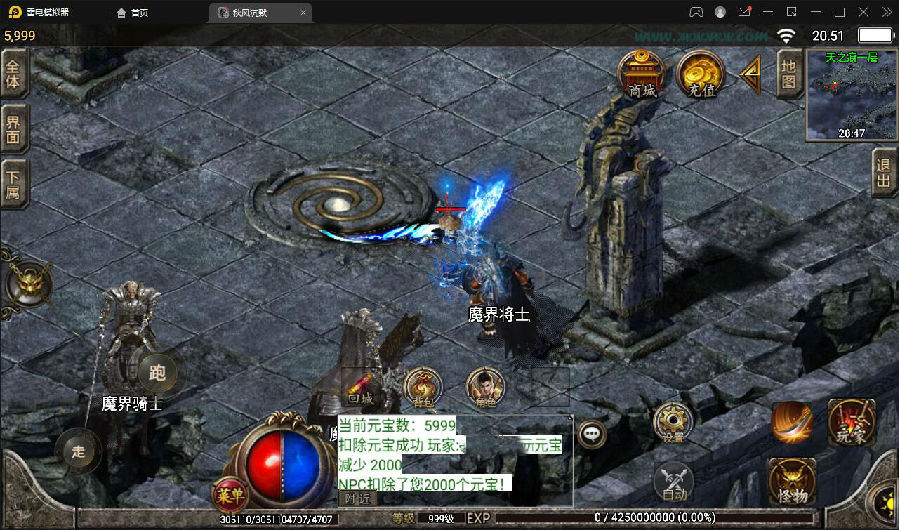Click the minimap of 天之海一层

click(x=851, y=95)
